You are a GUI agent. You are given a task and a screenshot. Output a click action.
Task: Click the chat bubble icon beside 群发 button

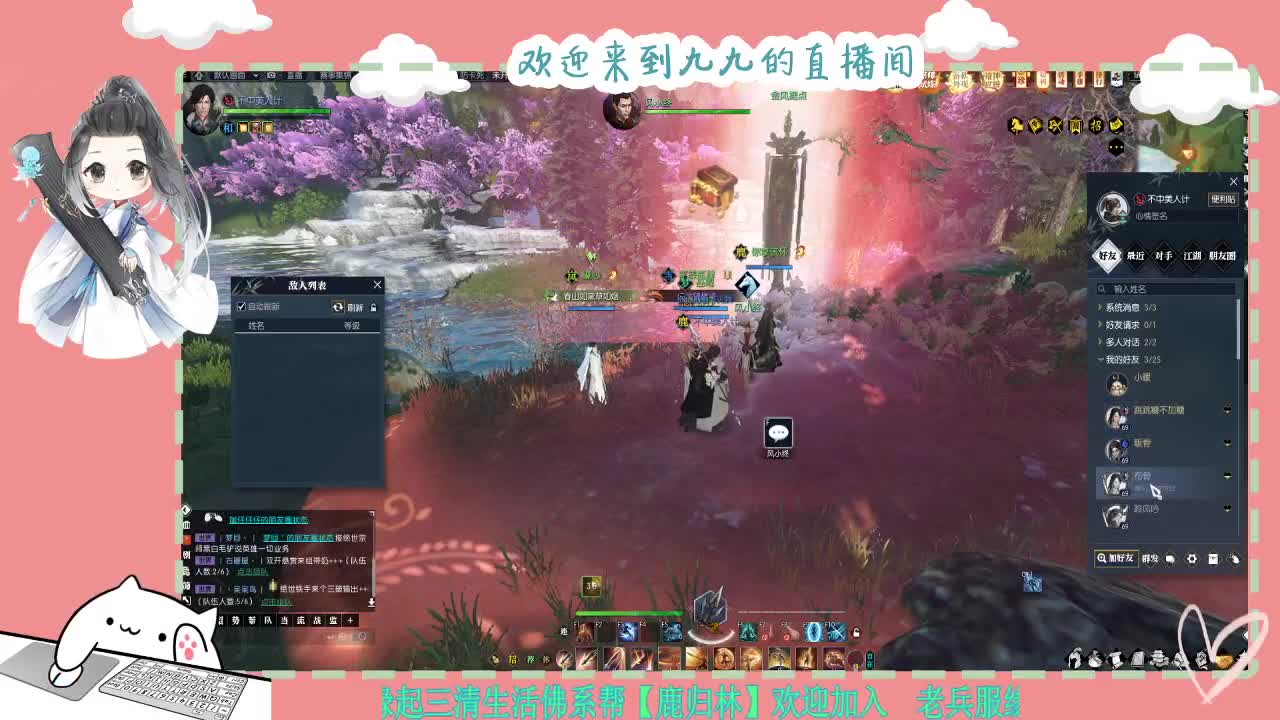[1170, 559]
